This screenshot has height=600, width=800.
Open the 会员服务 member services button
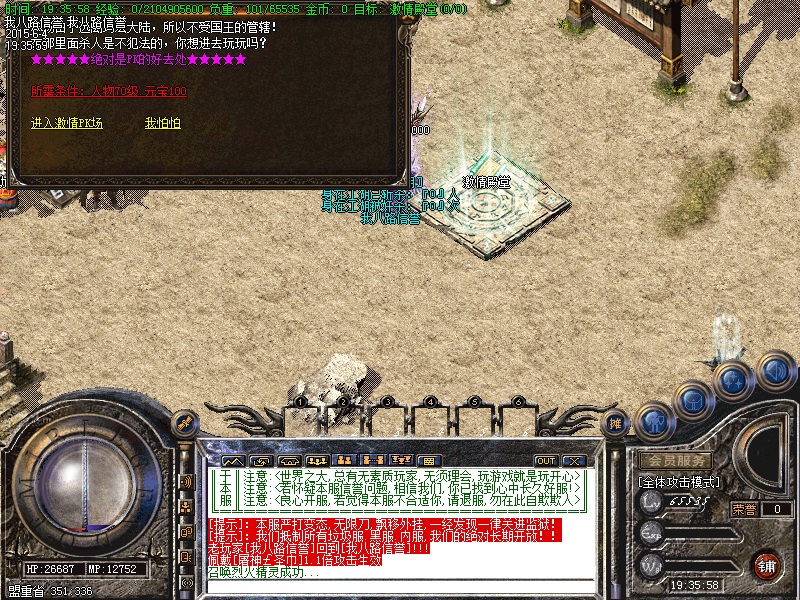tap(676, 461)
